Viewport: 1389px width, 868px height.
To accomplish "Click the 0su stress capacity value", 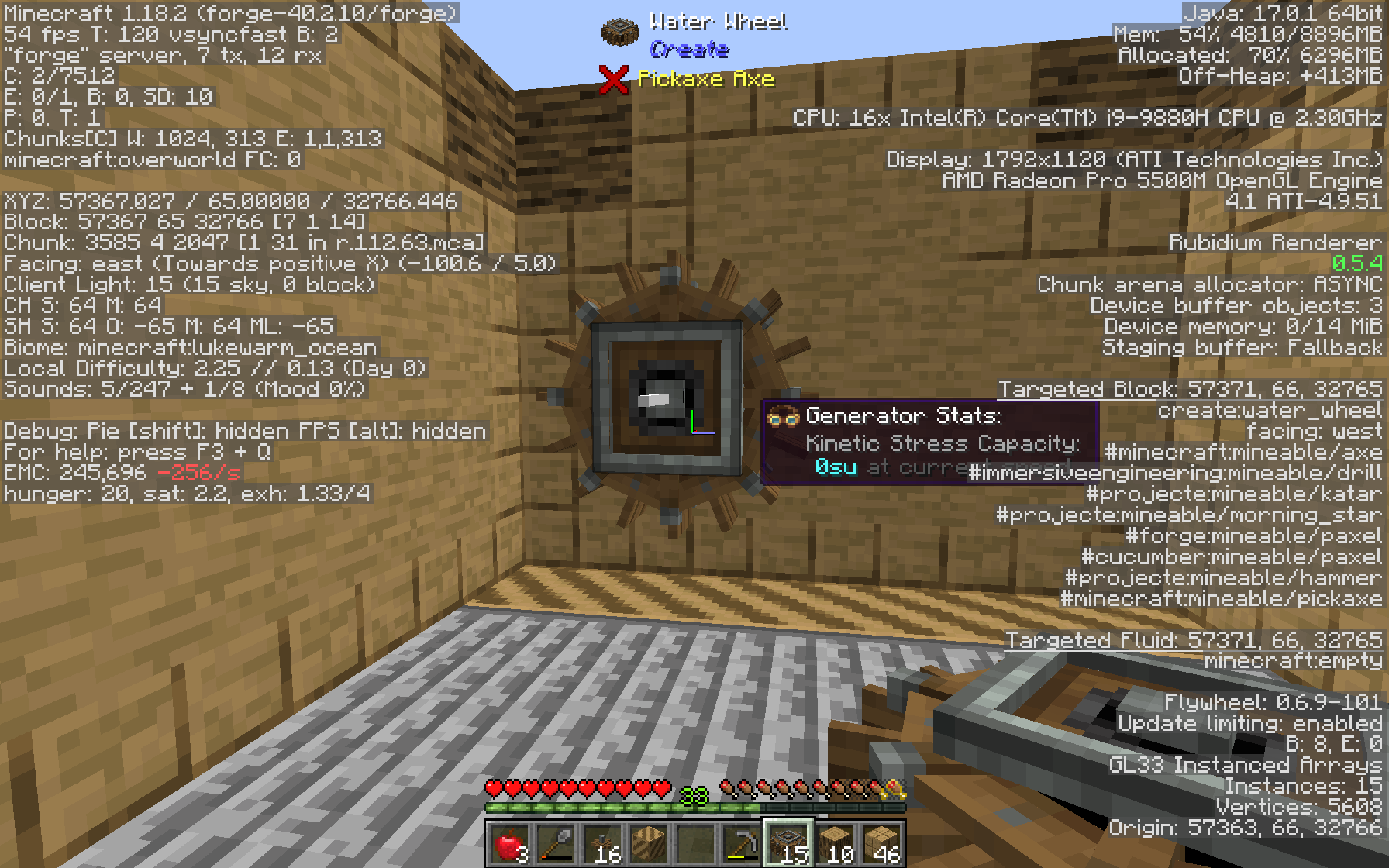I will 835,467.
